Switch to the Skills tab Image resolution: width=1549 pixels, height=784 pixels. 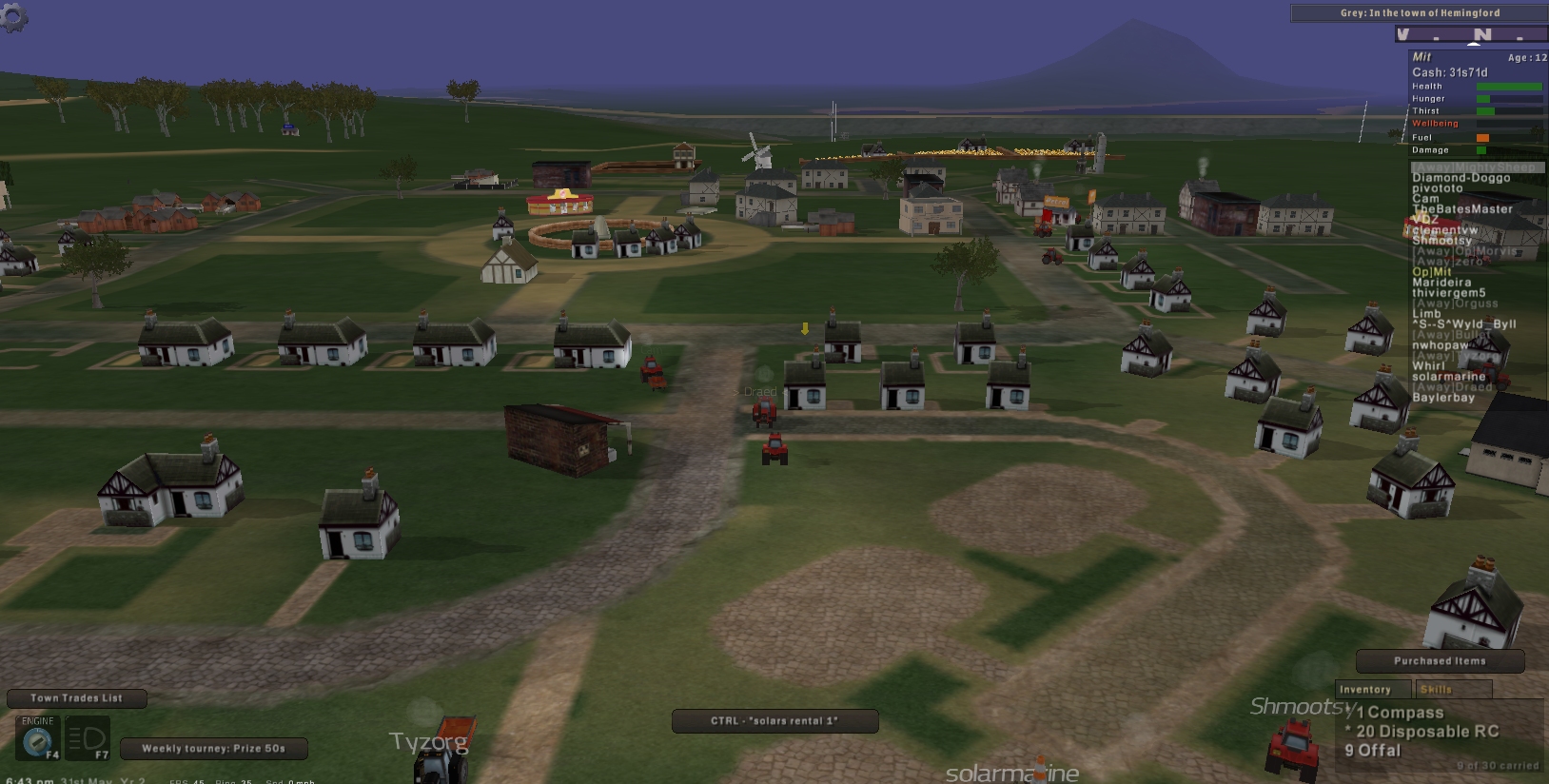[1436, 690]
